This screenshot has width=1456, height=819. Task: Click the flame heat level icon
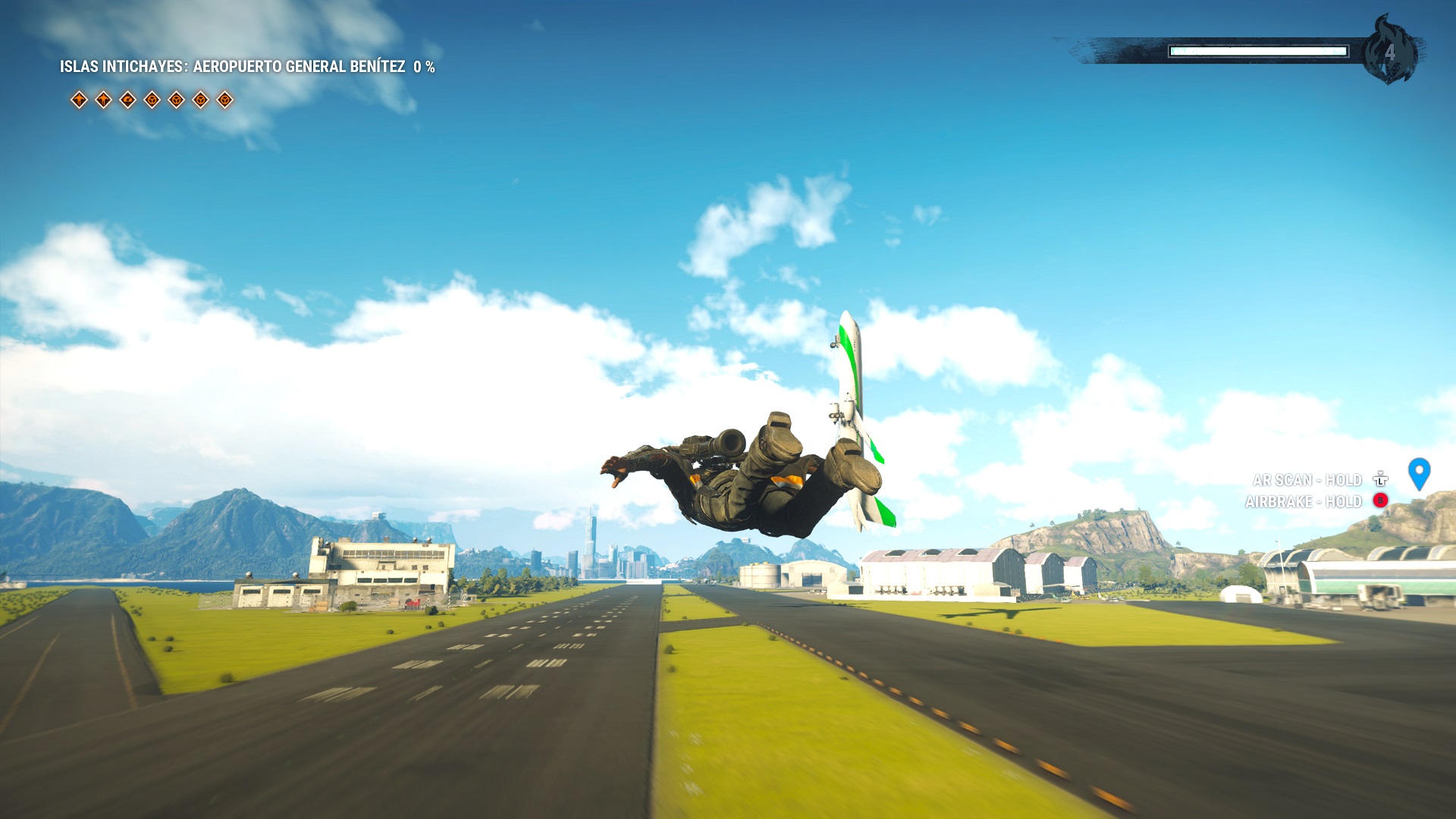(1389, 51)
